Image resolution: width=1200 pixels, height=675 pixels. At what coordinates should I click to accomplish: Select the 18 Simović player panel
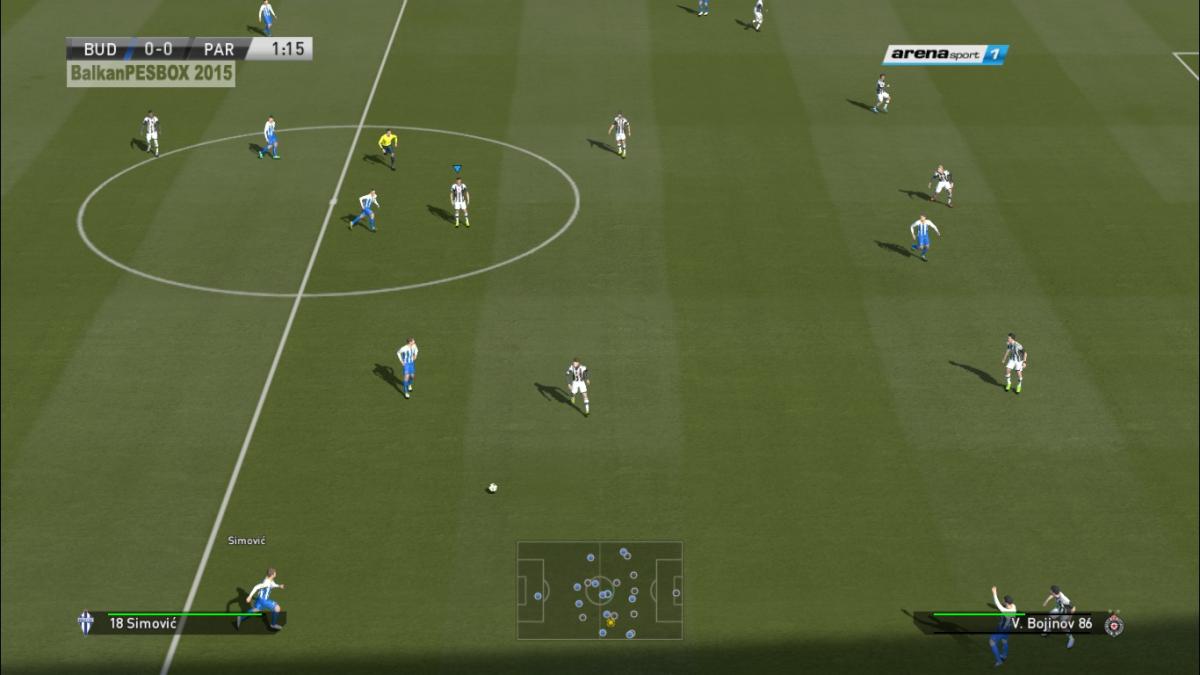tap(180, 623)
